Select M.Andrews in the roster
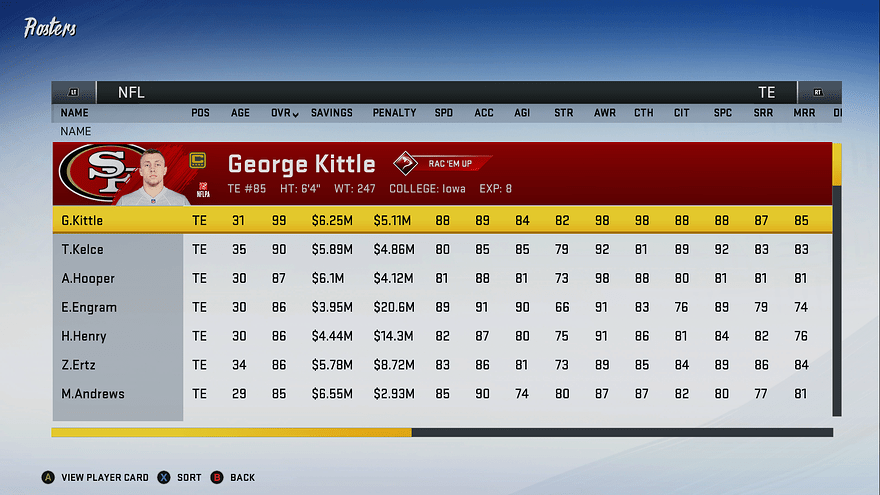 [x=93, y=394]
